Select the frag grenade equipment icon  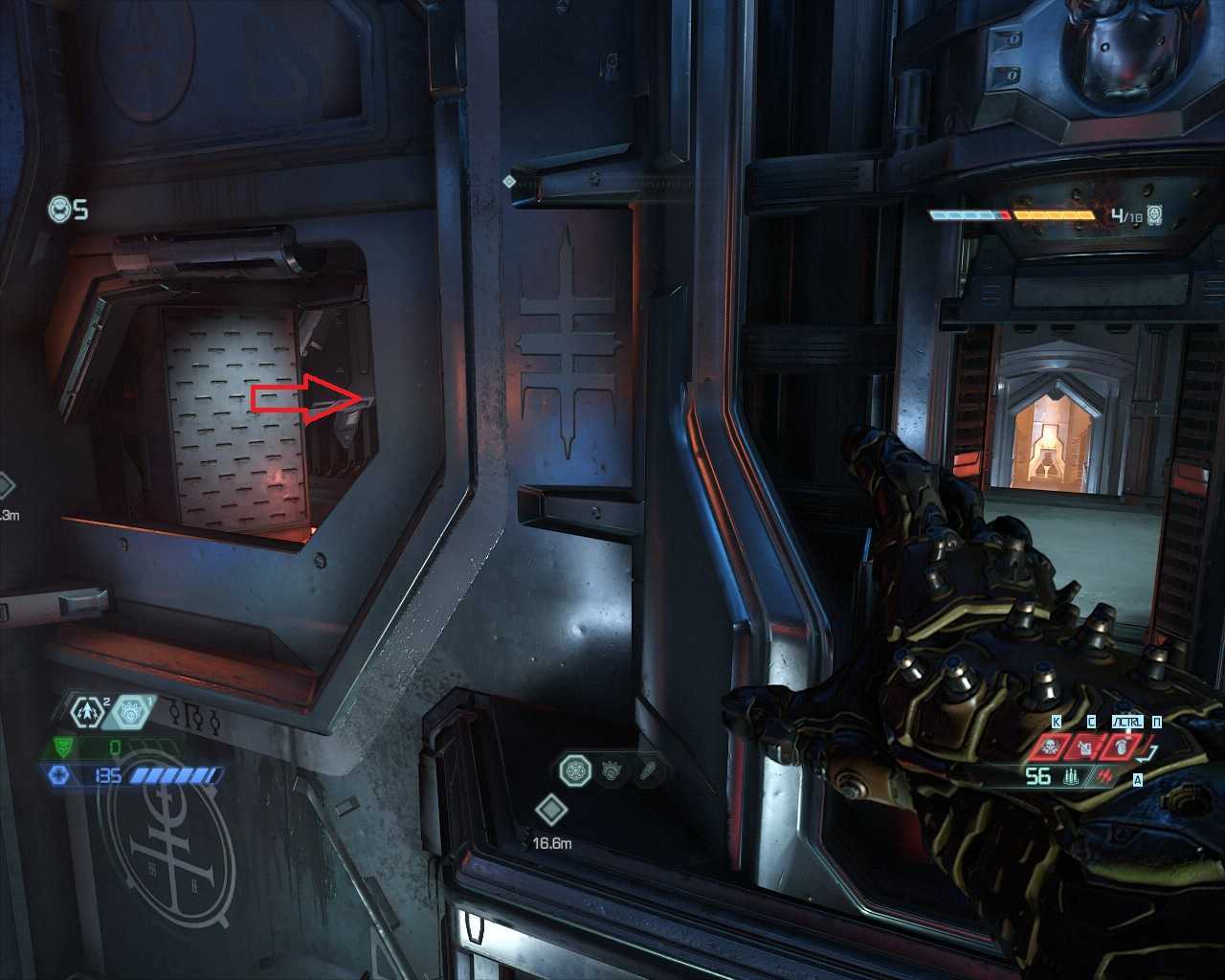(x=88, y=711)
